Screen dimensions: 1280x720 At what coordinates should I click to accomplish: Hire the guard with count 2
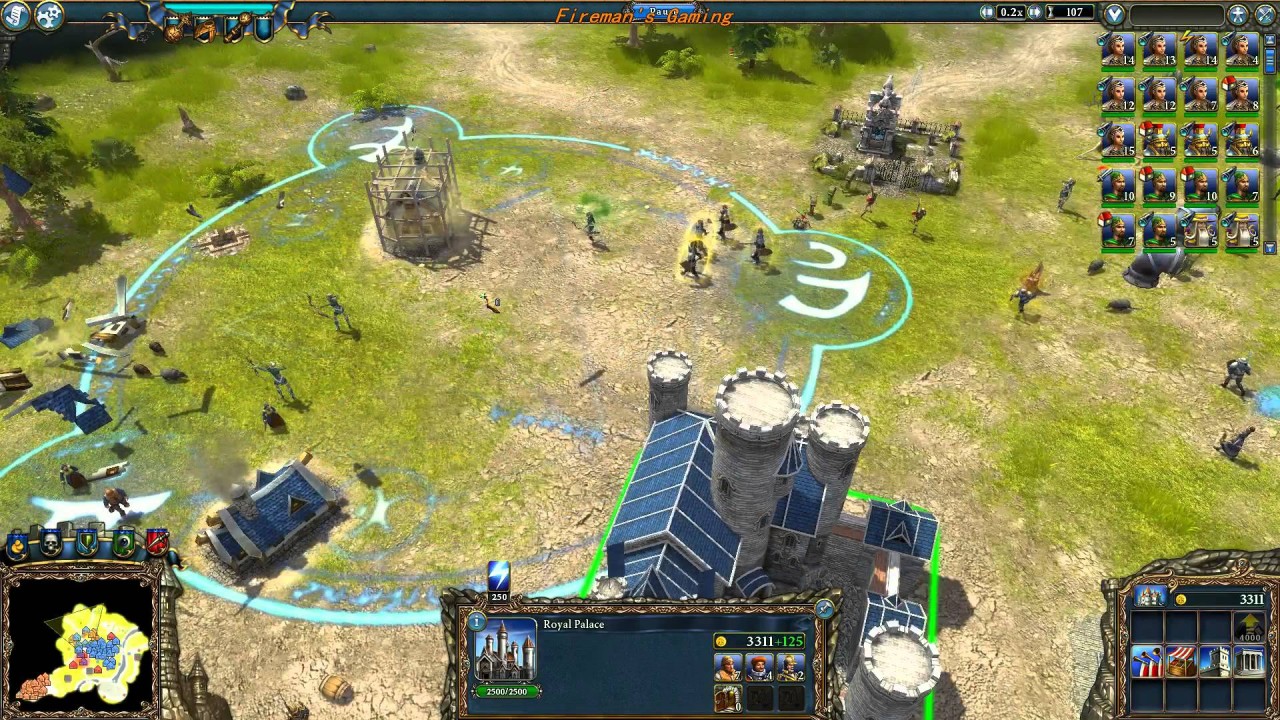tap(790, 667)
